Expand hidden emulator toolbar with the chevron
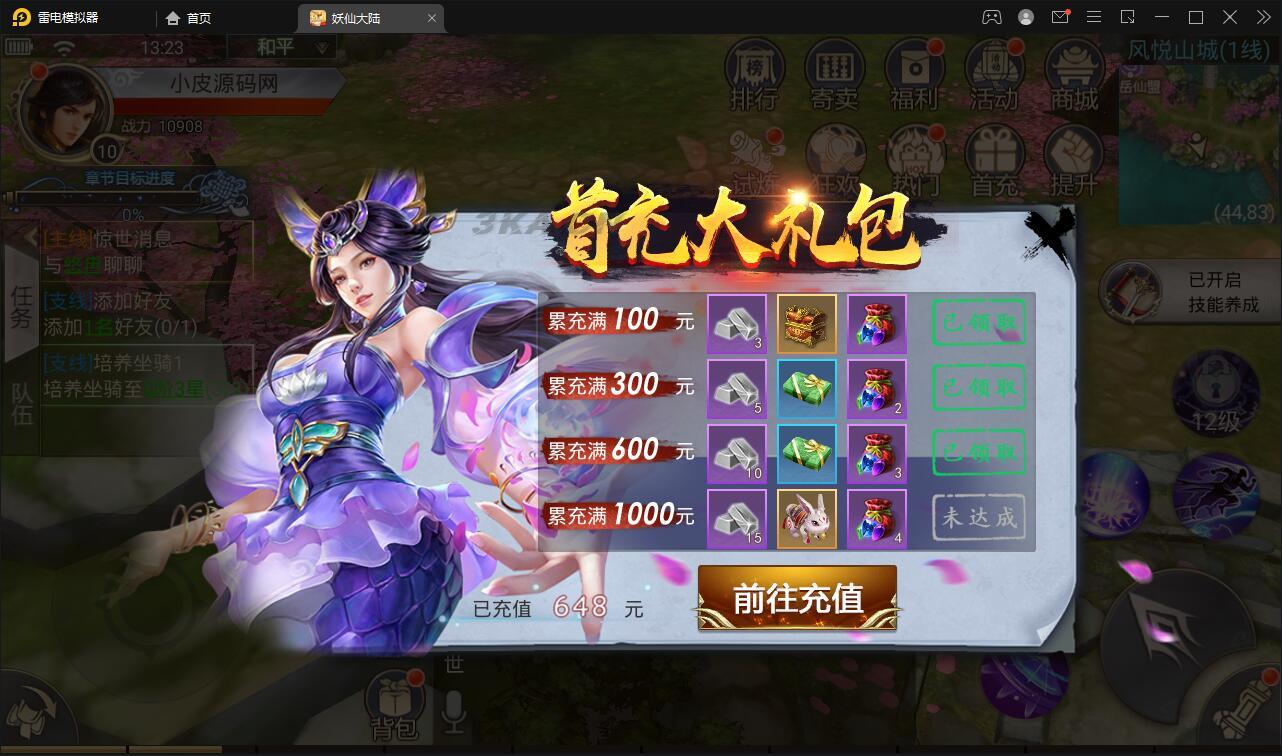Image resolution: width=1282 pixels, height=756 pixels. 1262,17
